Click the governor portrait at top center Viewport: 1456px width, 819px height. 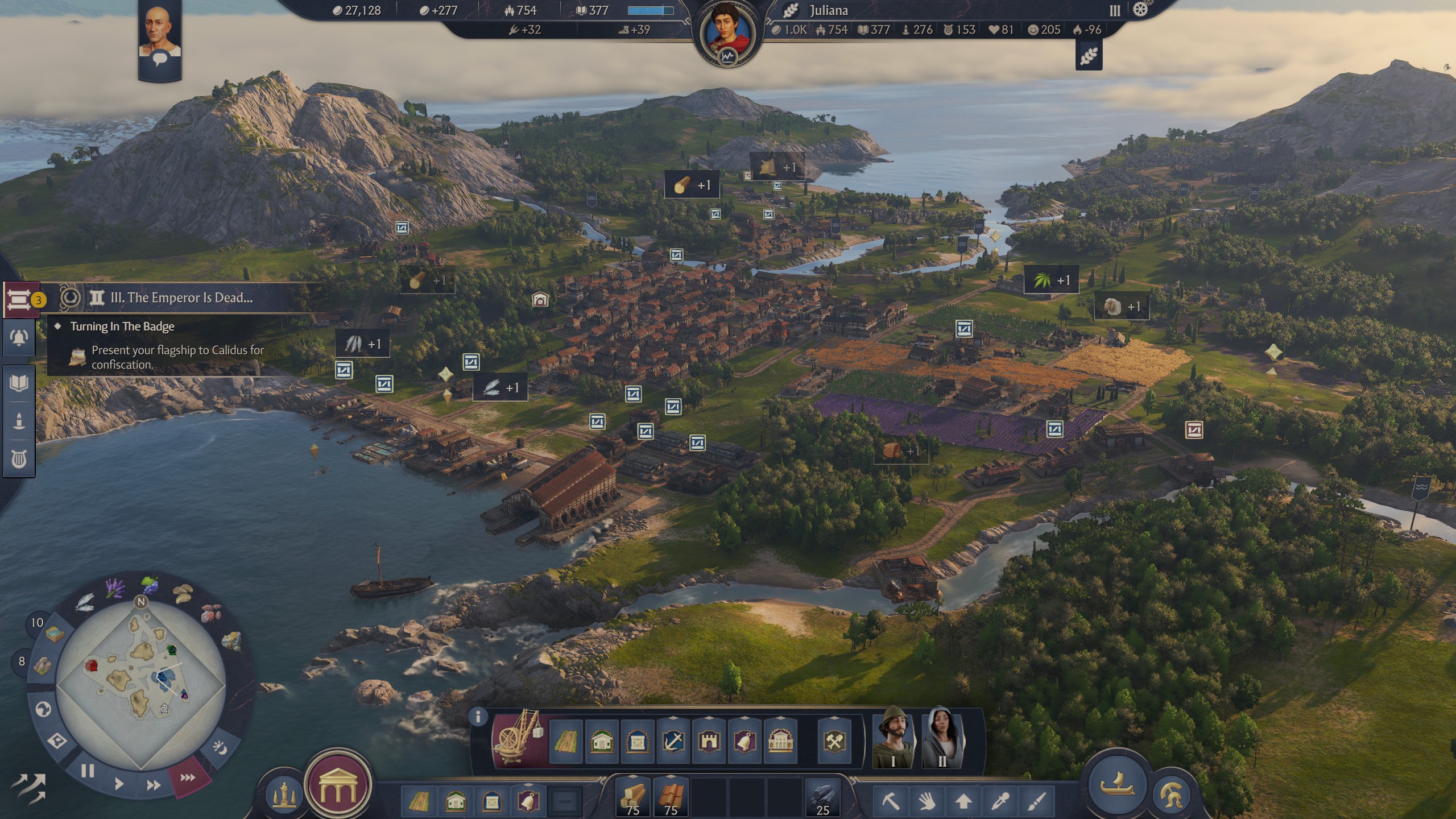click(x=727, y=33)
